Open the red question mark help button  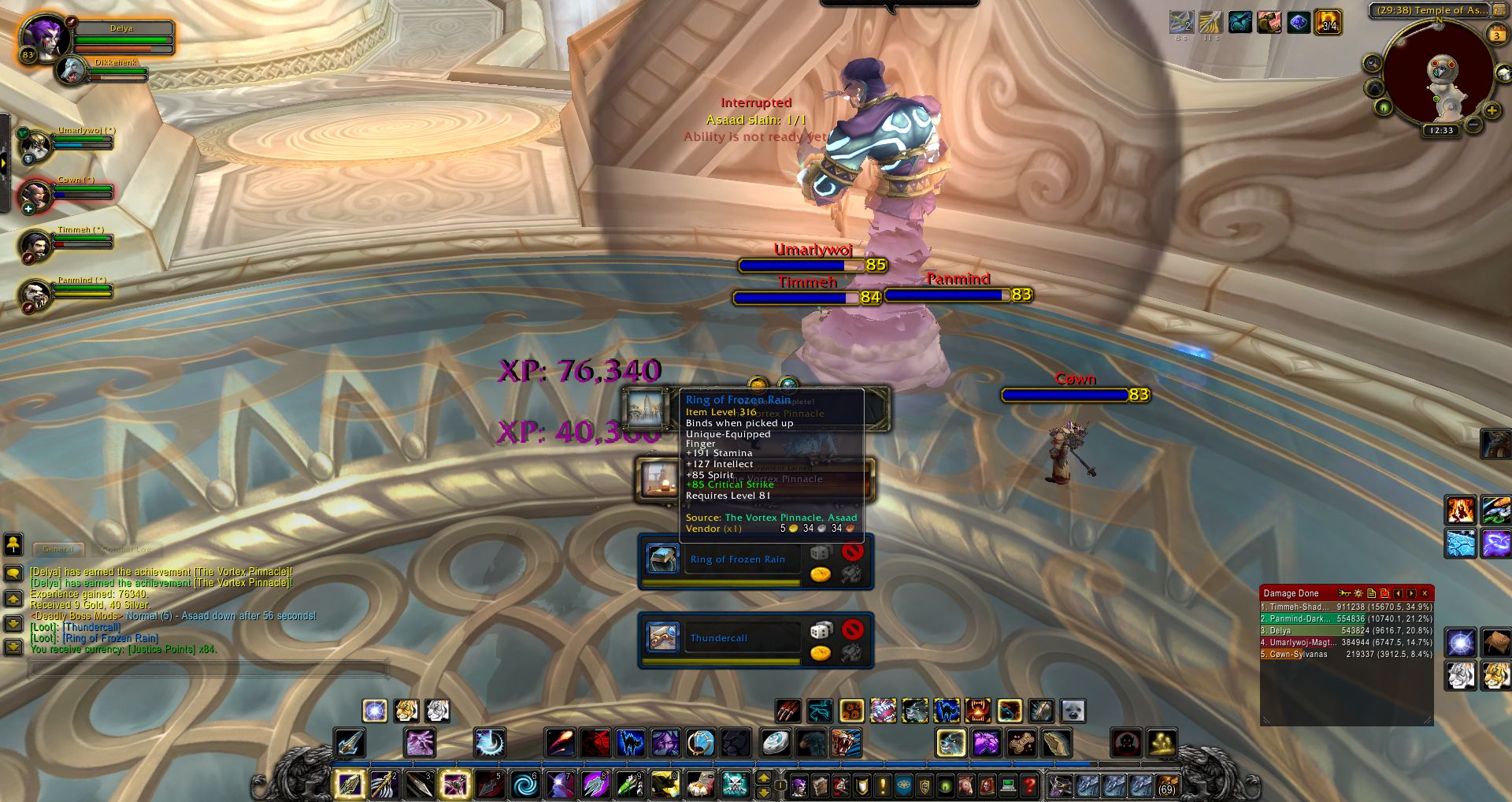(x=1028, y=785)
